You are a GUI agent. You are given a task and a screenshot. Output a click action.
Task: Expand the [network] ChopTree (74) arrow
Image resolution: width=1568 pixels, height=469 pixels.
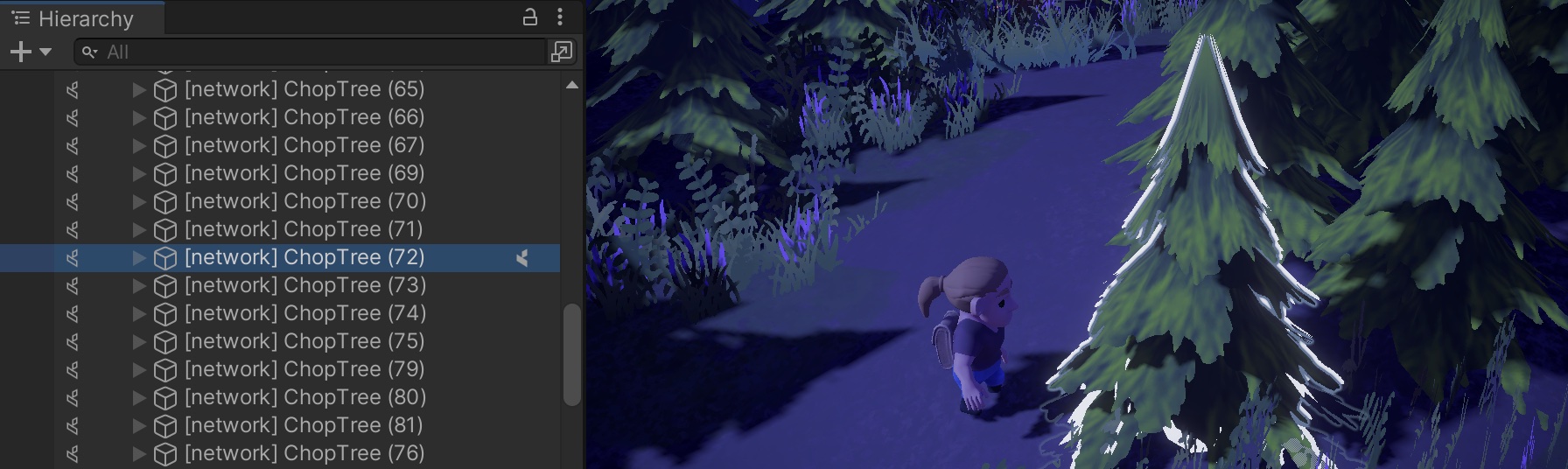139,313
